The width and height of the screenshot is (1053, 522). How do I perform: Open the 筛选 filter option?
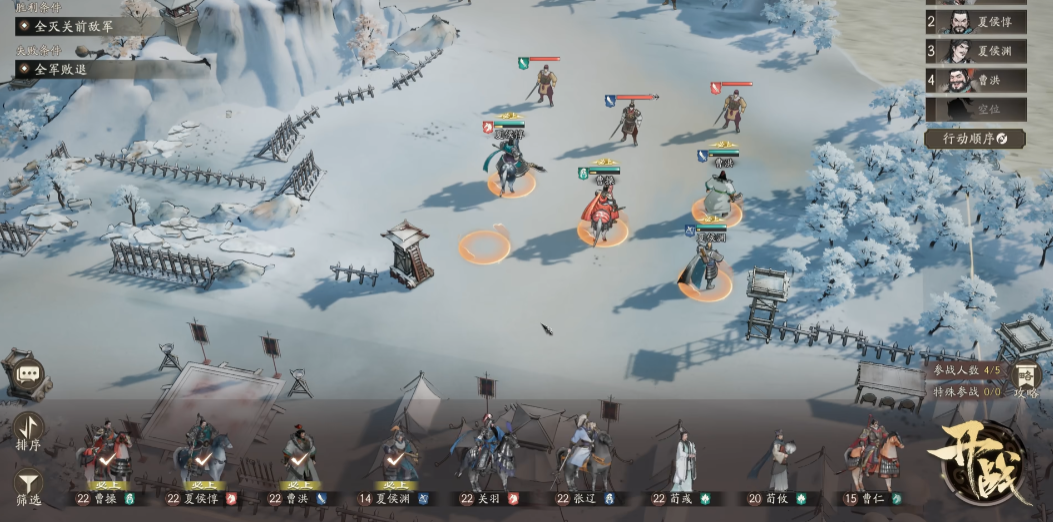[28, 487]
